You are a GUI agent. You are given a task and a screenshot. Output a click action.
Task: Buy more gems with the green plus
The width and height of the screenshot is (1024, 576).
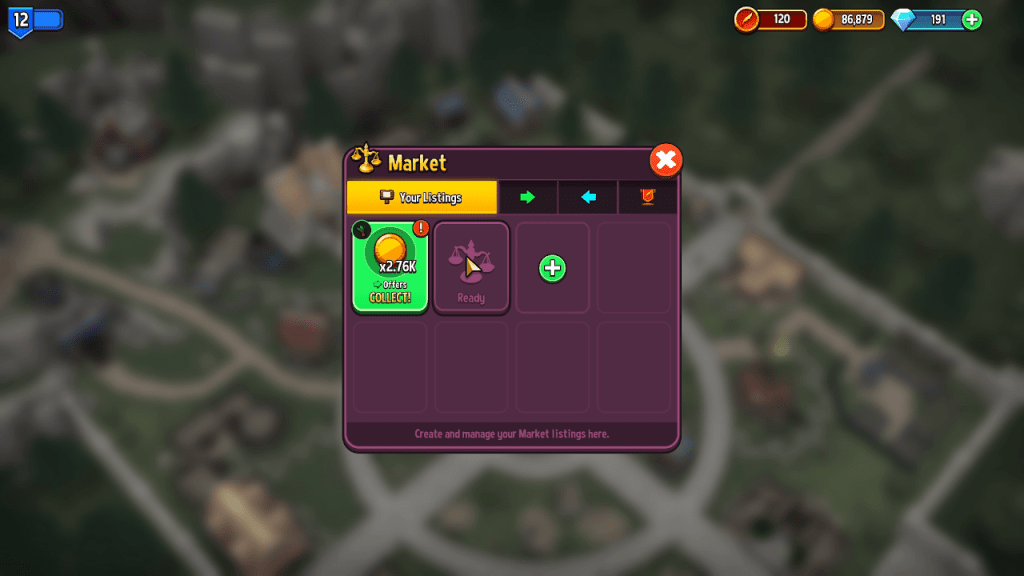click(x=971, y=19)
